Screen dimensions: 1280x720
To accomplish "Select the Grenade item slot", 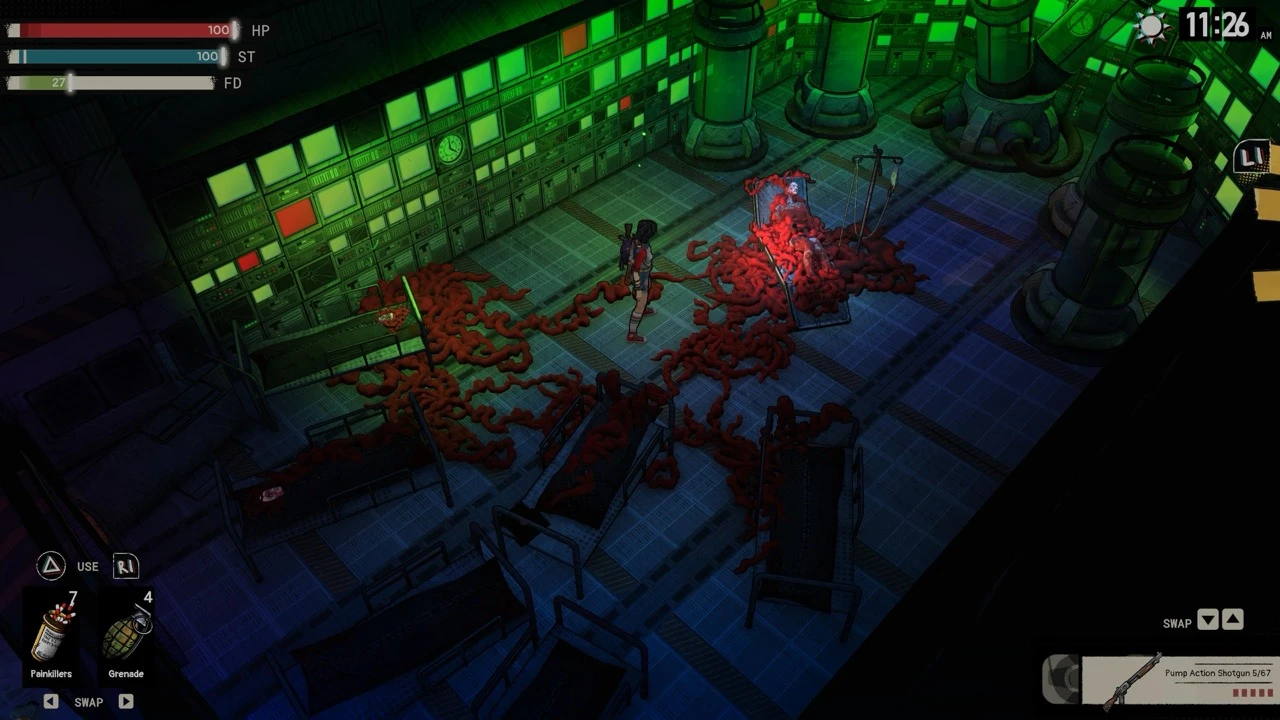I will click(x=126, y=638).
